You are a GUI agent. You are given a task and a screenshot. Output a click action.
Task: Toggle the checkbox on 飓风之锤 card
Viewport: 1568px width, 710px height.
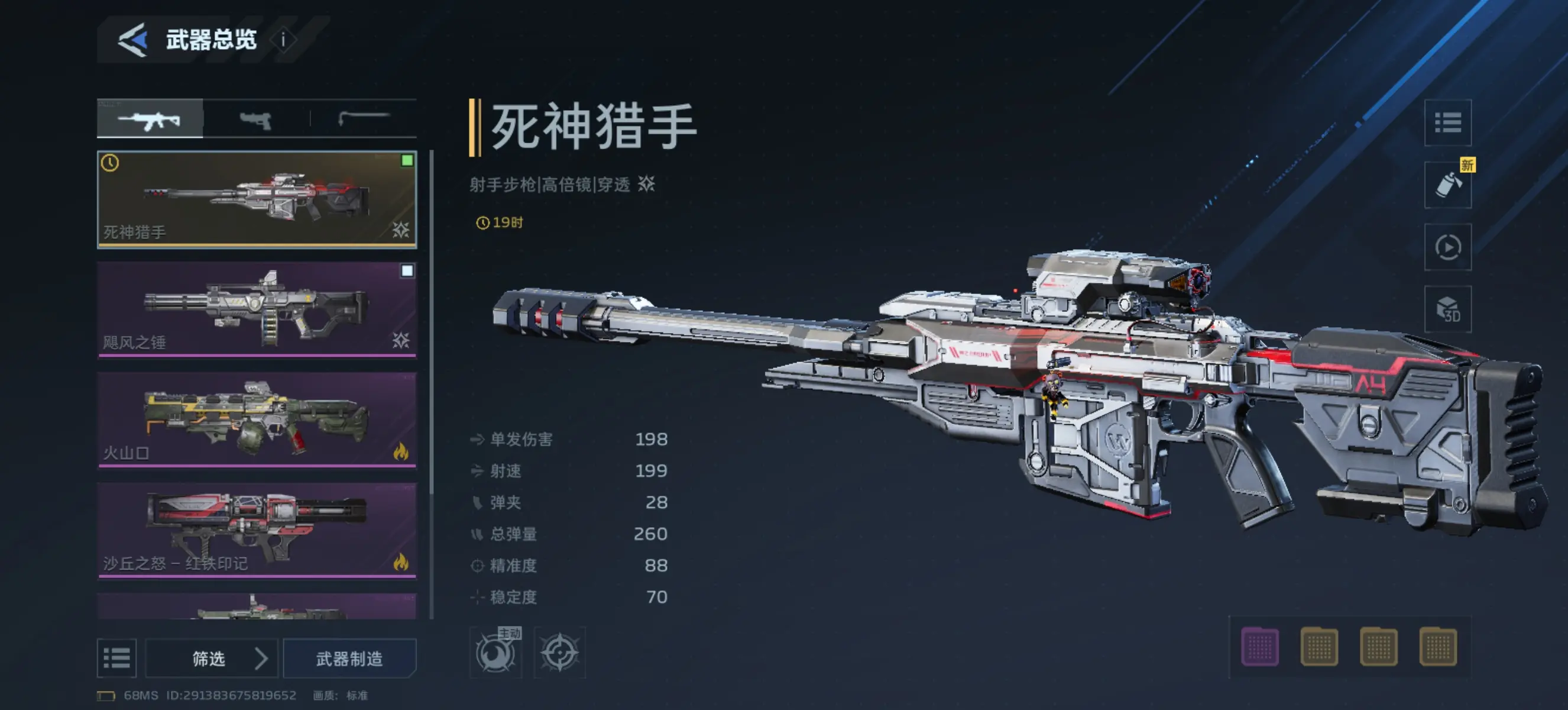click(x=407, y=270)
